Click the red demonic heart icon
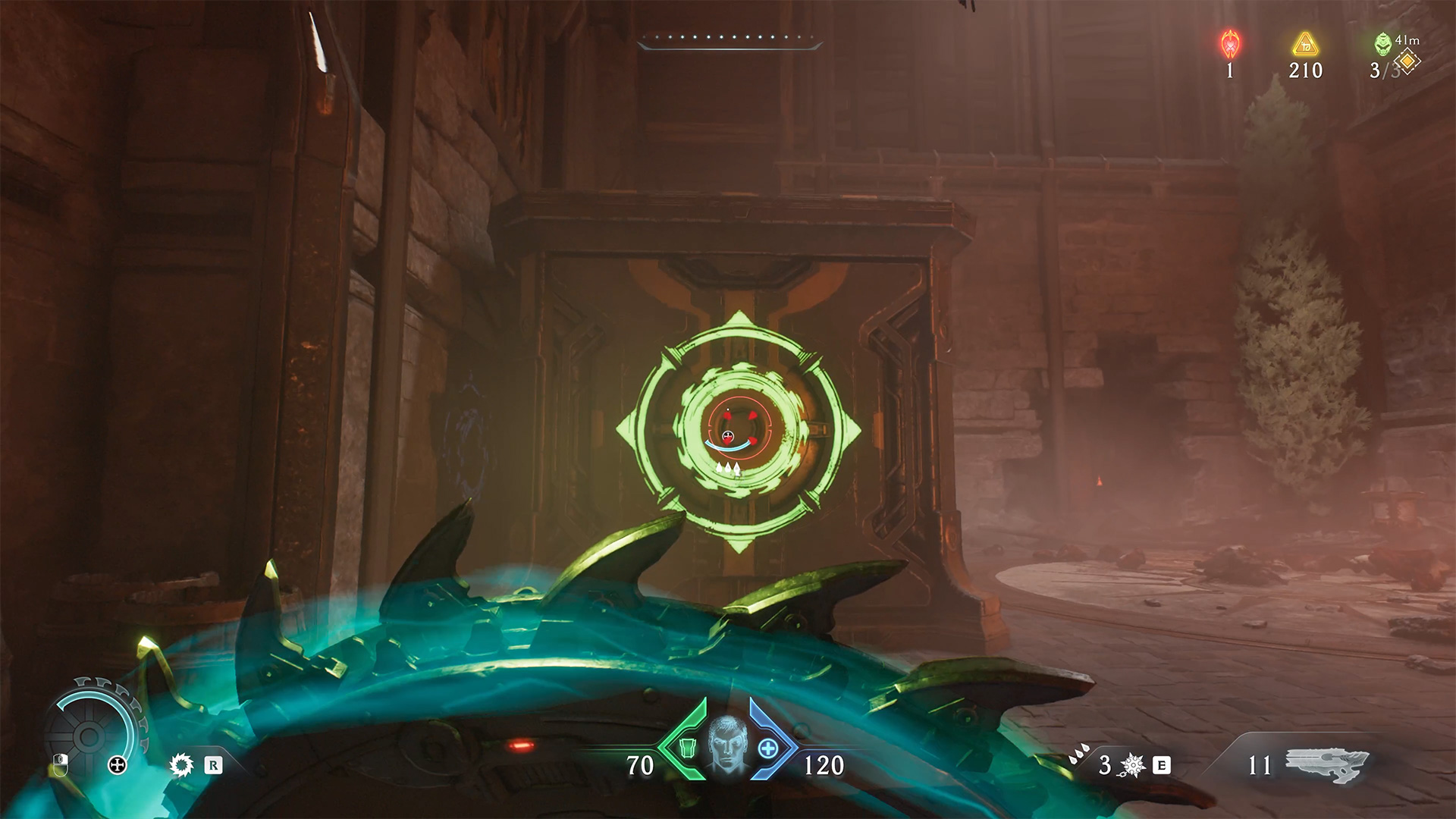1456x819 pixels. (x=1229, y=45)
